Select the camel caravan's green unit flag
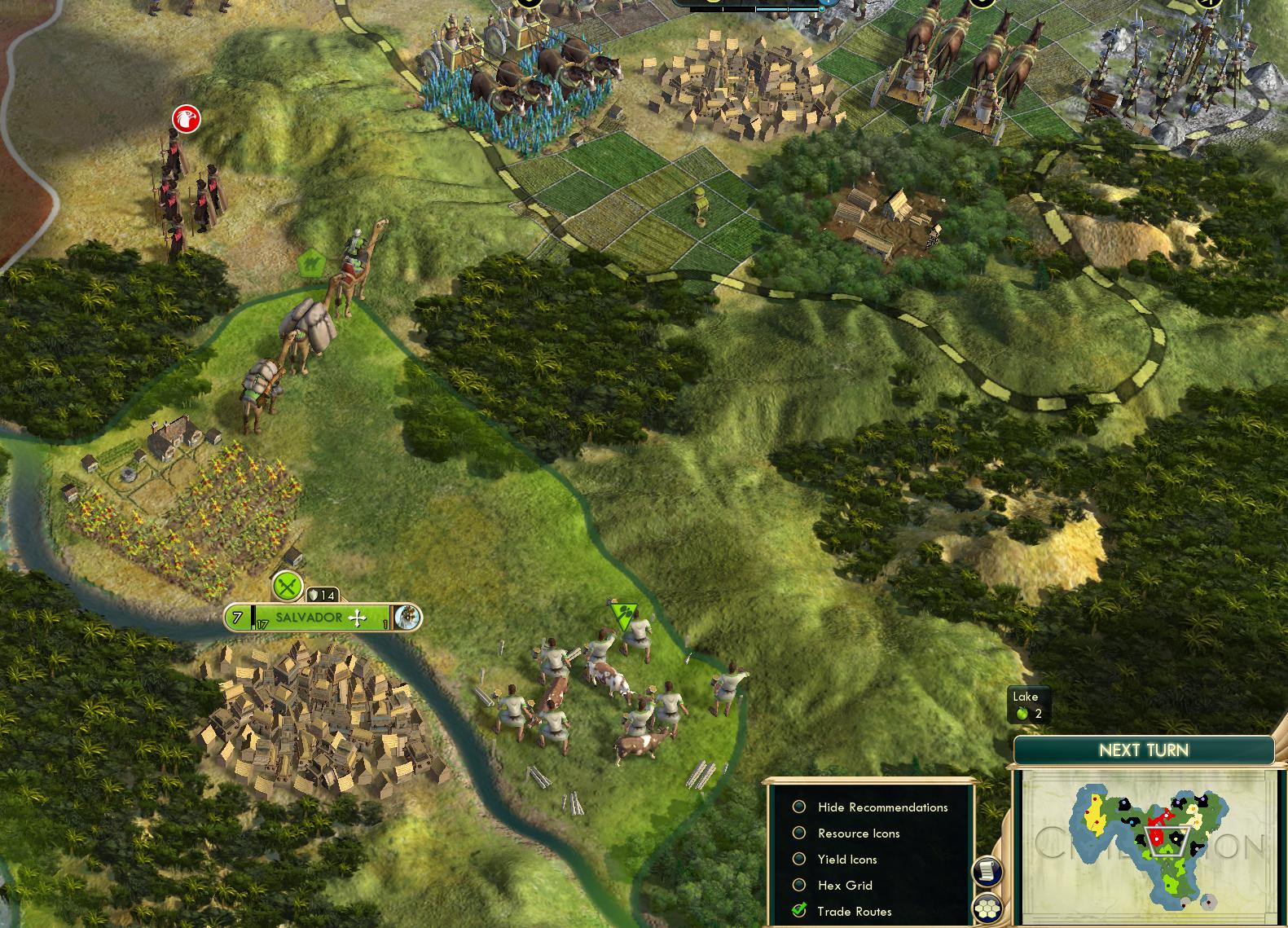1288x928 pixels. click(311, 263)
